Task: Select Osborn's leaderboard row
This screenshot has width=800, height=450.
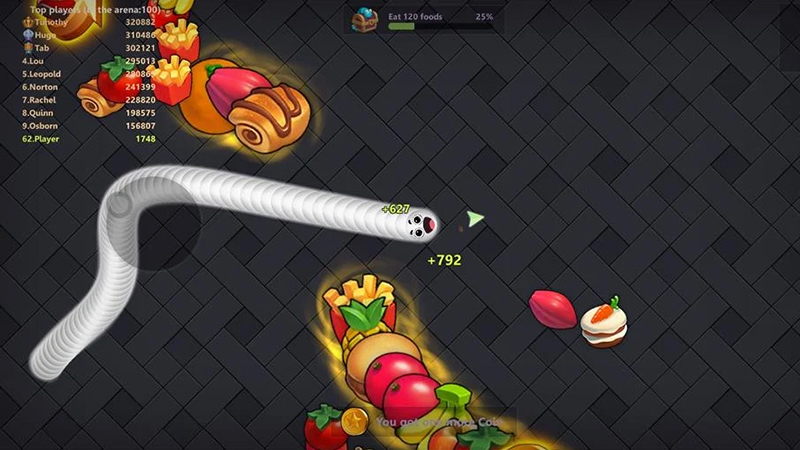Action: (x=90, y=126)
